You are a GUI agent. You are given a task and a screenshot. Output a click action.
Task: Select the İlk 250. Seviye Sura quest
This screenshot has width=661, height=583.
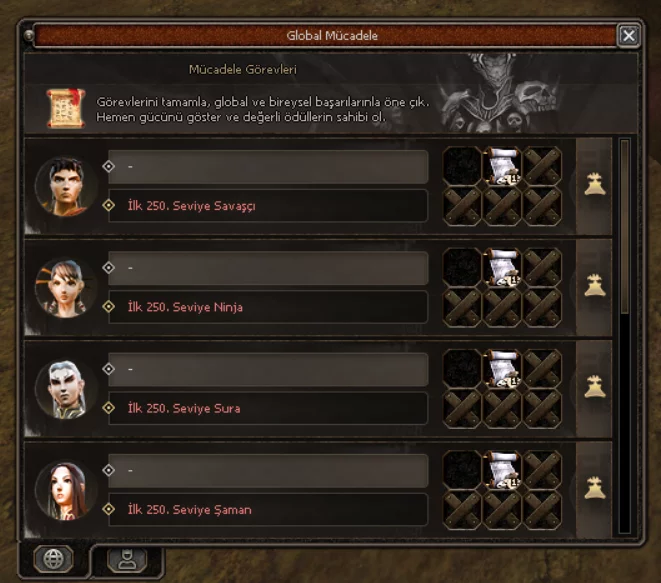268,408
